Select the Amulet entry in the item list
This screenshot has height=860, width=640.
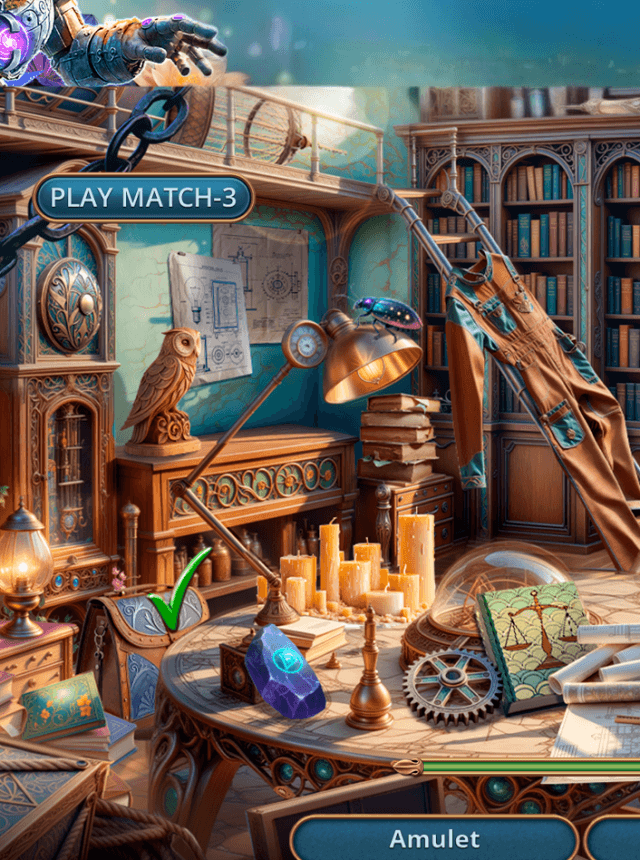(x=434, y=838)
